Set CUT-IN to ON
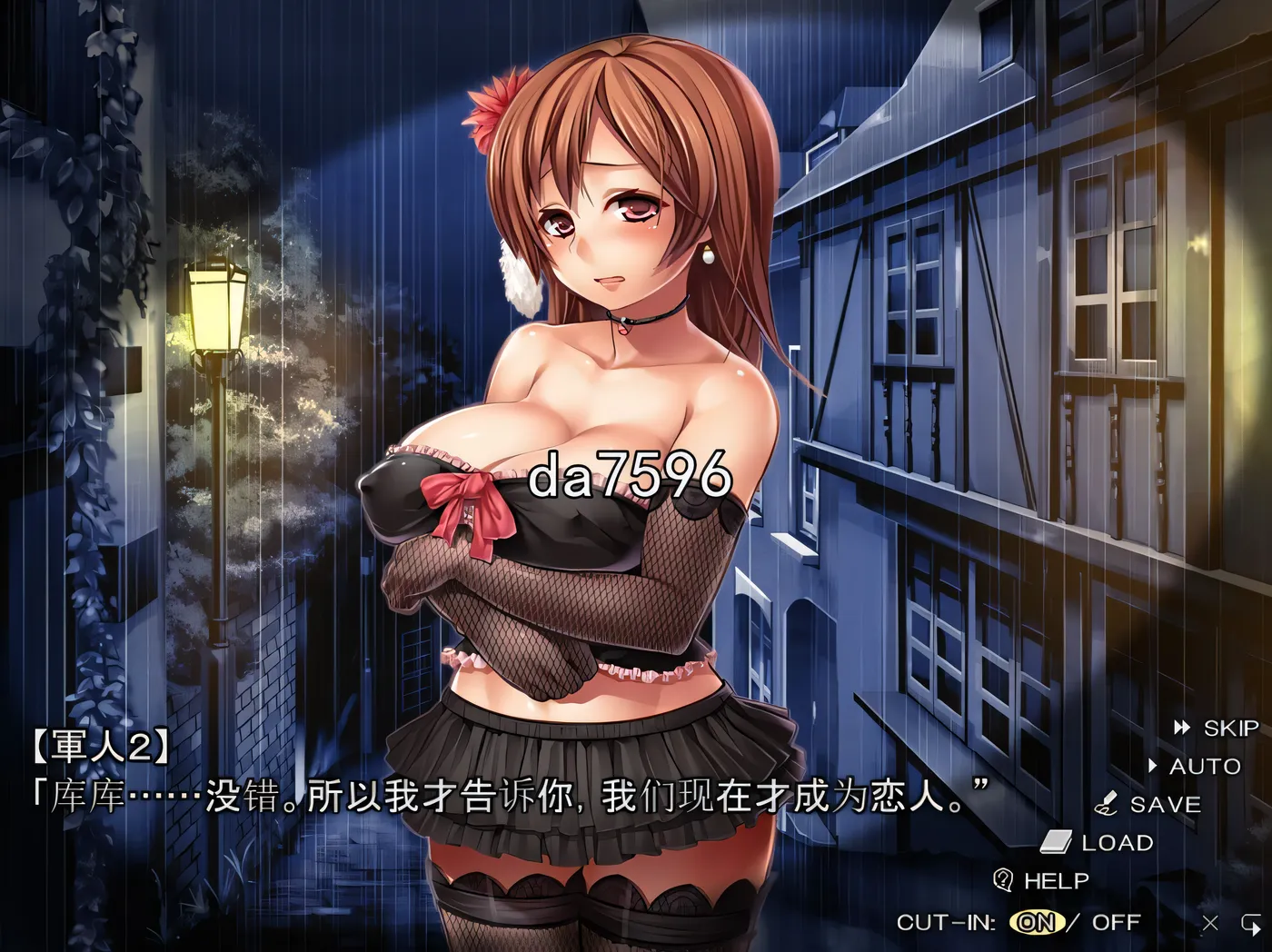 click(x=1036, y=922)
